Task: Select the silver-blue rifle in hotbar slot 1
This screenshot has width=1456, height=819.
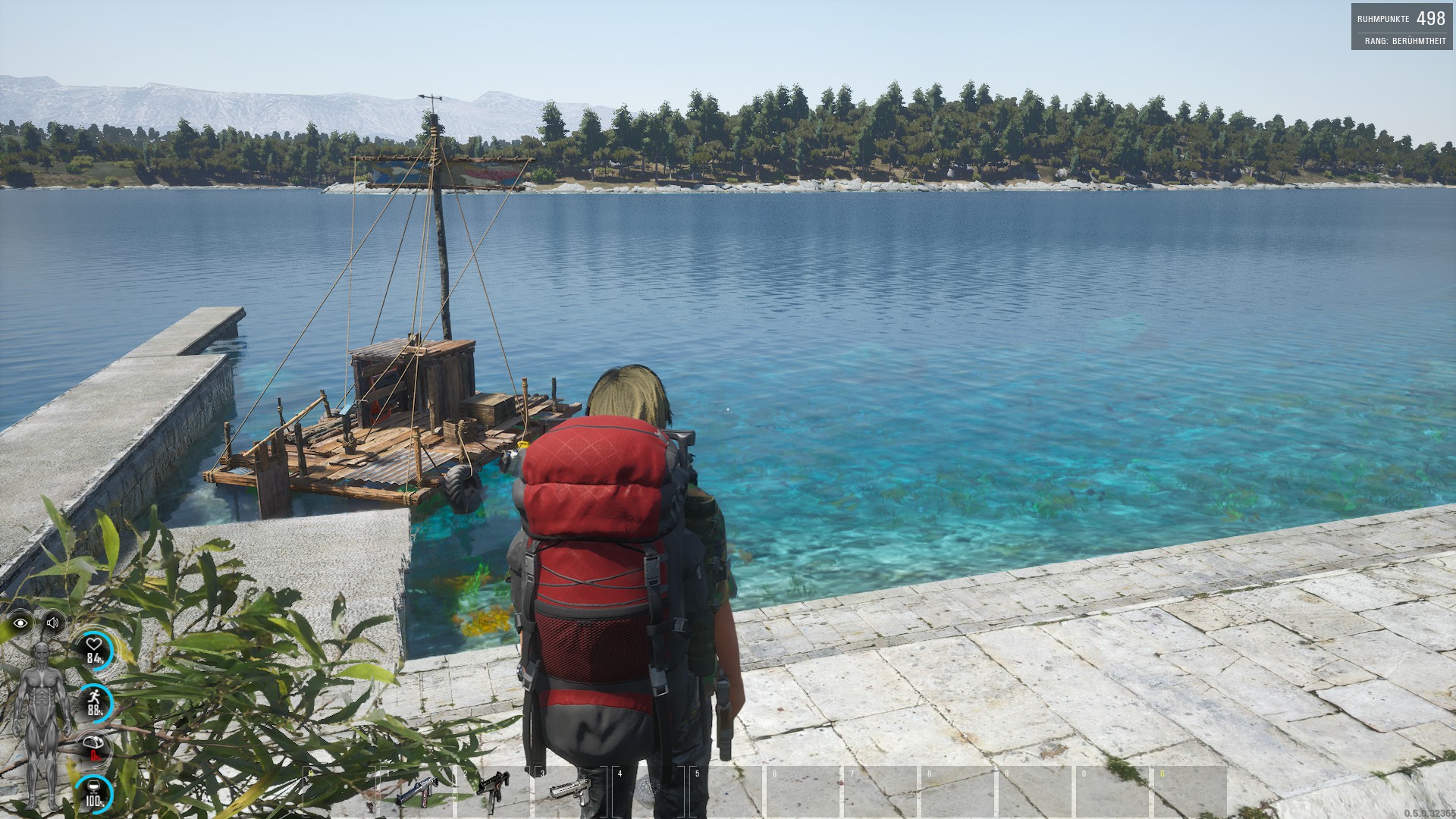Action: [x=416, y=792]
